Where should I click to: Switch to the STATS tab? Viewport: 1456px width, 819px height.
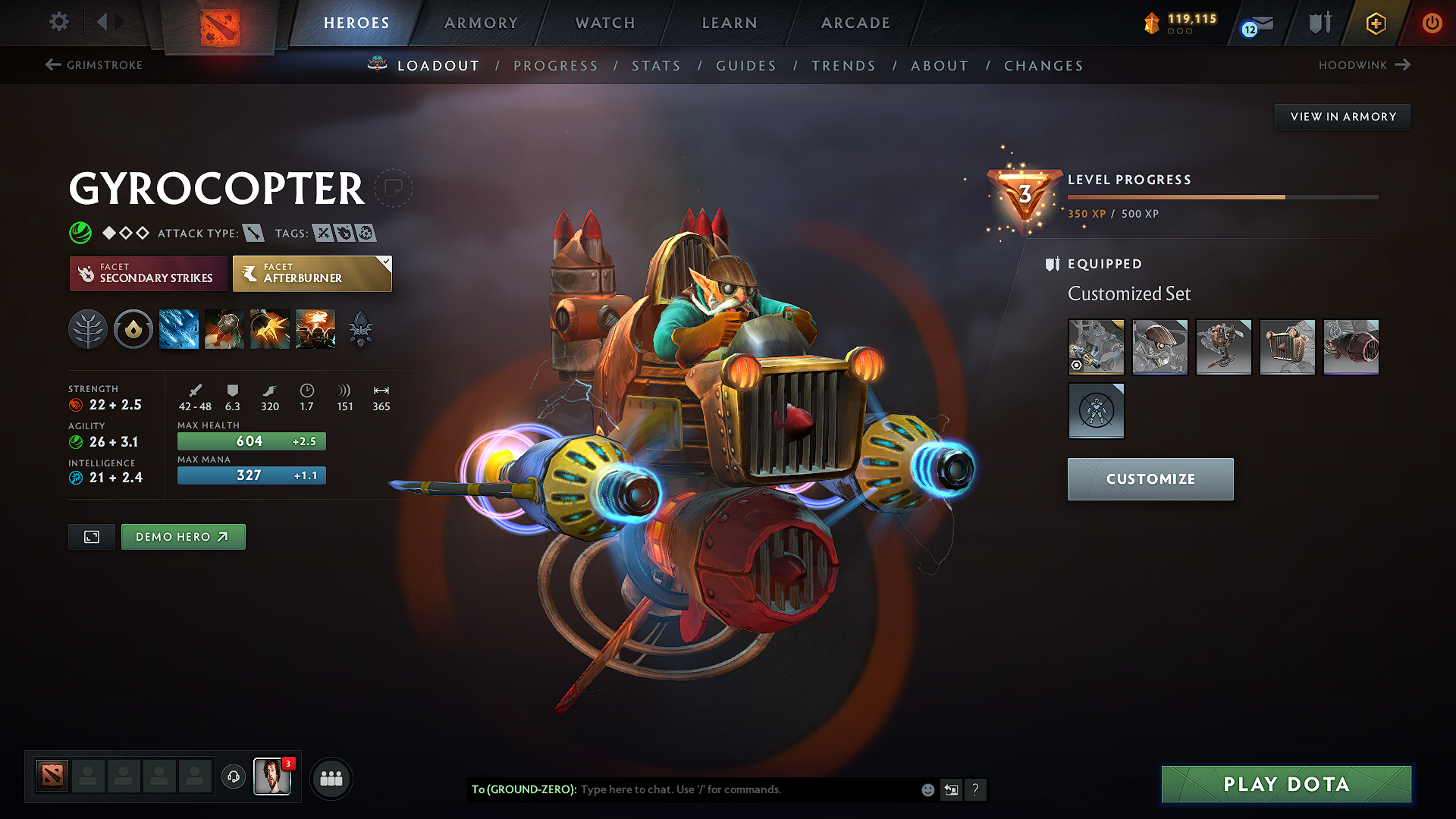(657, 65)
